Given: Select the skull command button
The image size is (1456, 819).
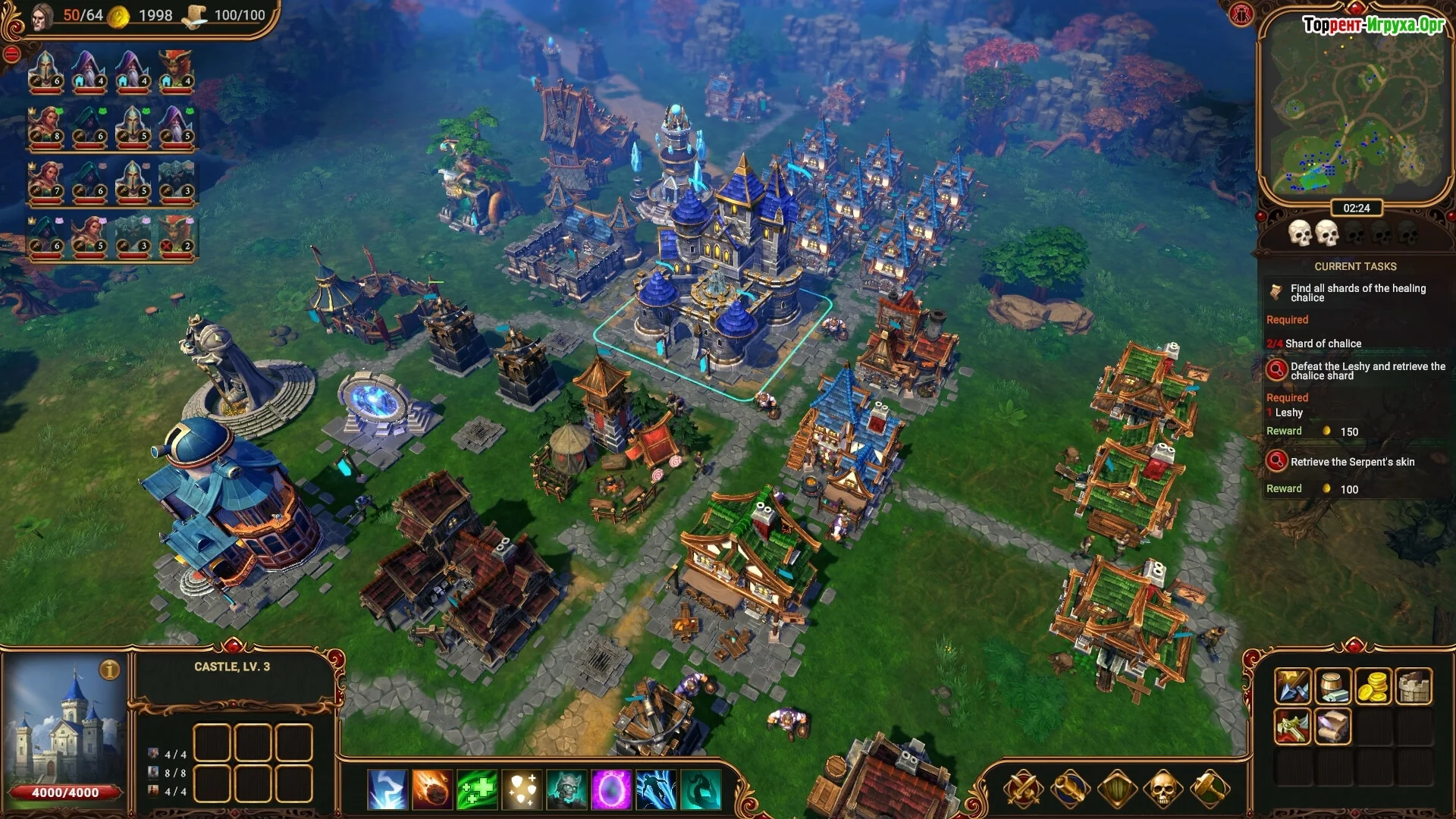Looking at the screenshot, I should pyautogui.click(x=1162, y=789).
